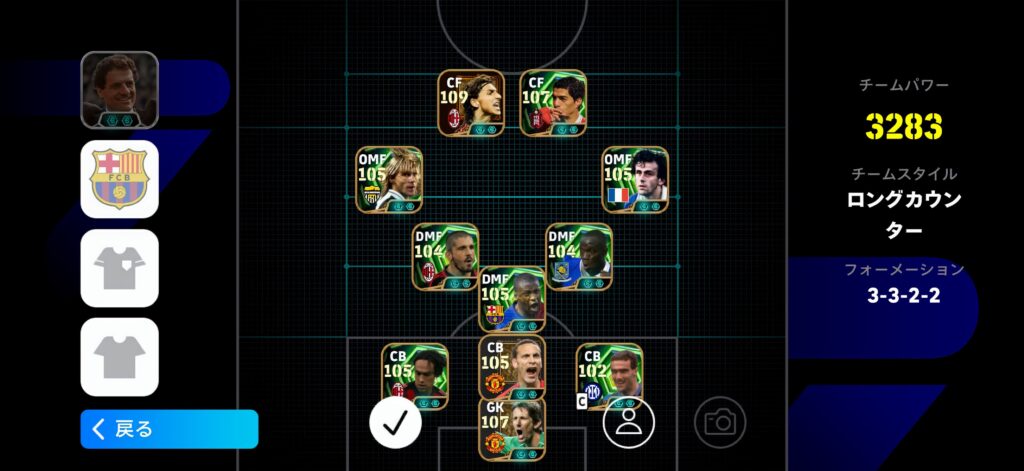The height and width of the screenshot is (471, 1024).
Task: Confirm with the white checkmark button
Action: [x=395, y=422]
